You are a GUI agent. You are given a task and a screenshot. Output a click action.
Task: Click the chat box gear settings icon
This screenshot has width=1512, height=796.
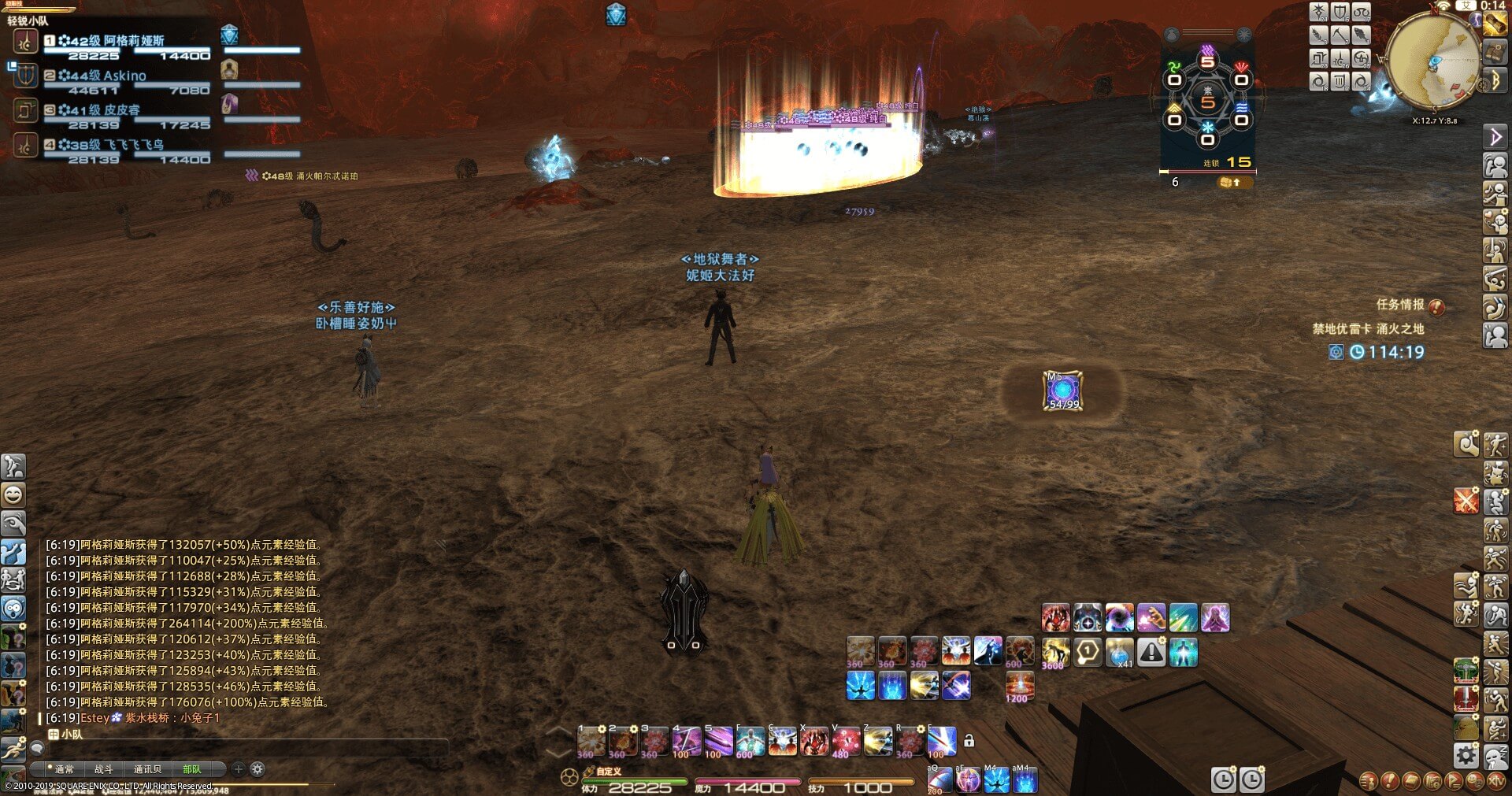coord(258,769)
